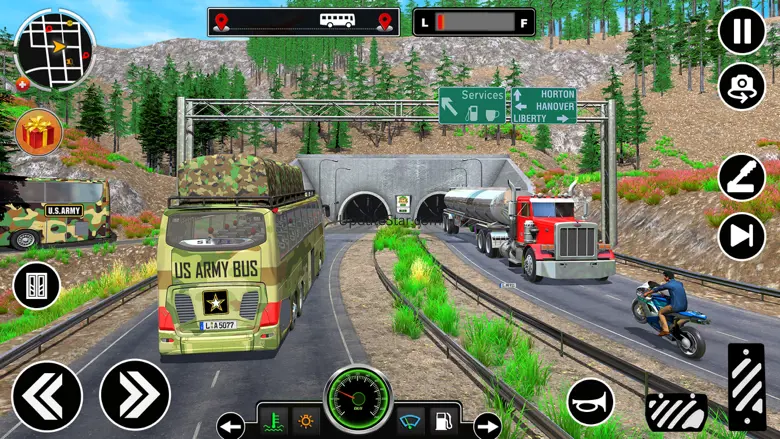Steer left with double chevron button
Image resolution: width=780 pixels, height=439 pixels.
(47, 395)
